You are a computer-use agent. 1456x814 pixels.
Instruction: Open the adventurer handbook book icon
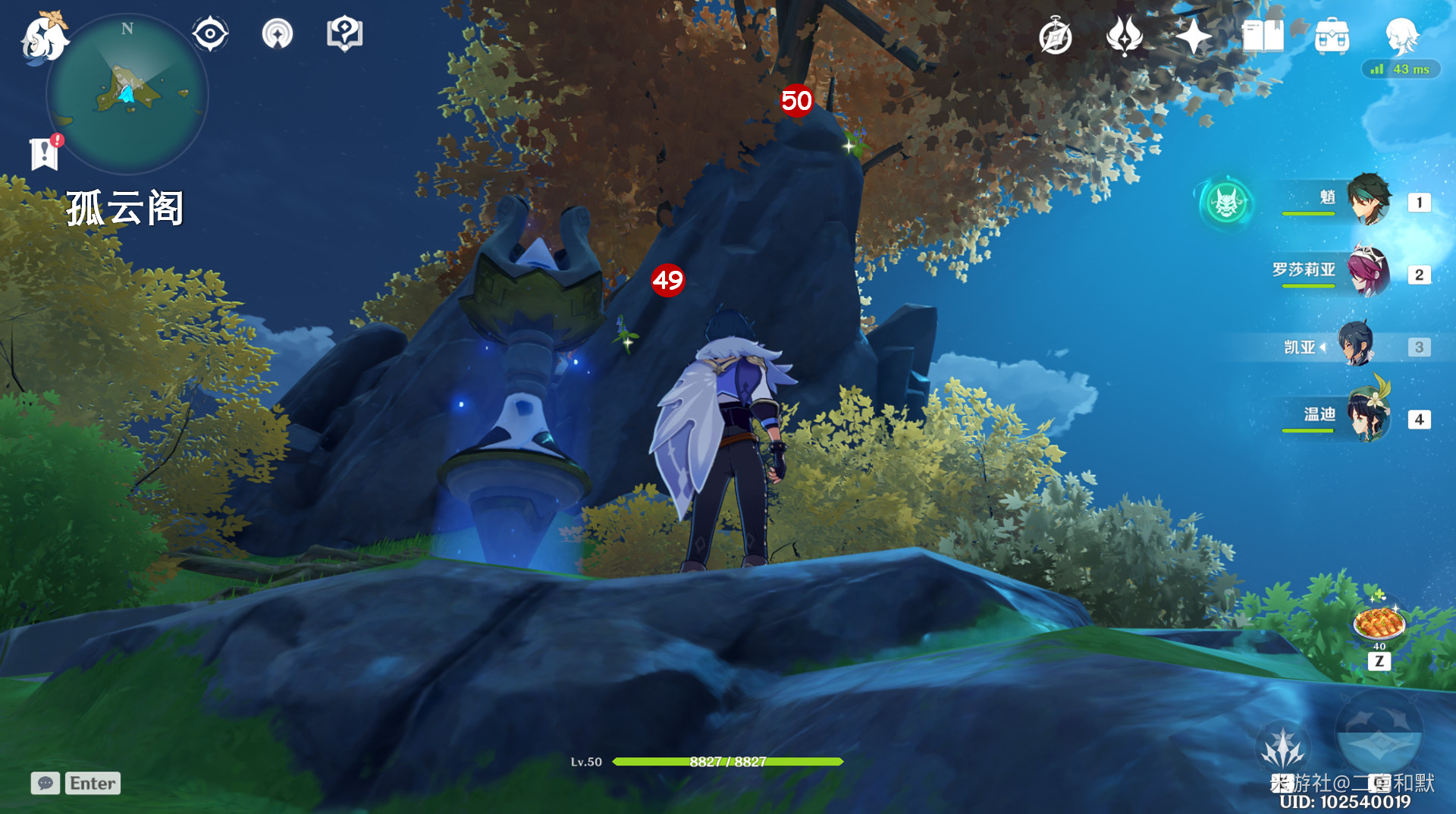[1263, 36]
